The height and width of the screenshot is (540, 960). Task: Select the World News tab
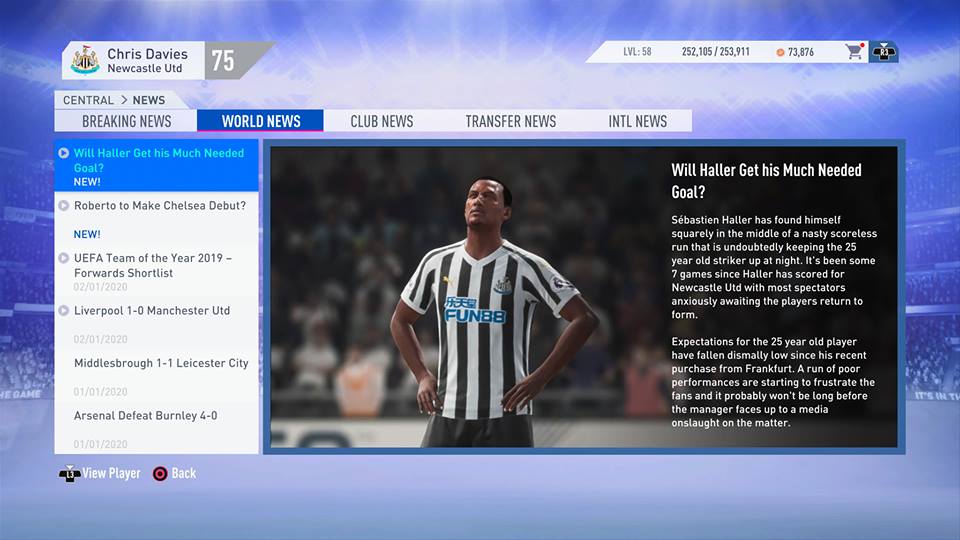[x=260, y=121]
